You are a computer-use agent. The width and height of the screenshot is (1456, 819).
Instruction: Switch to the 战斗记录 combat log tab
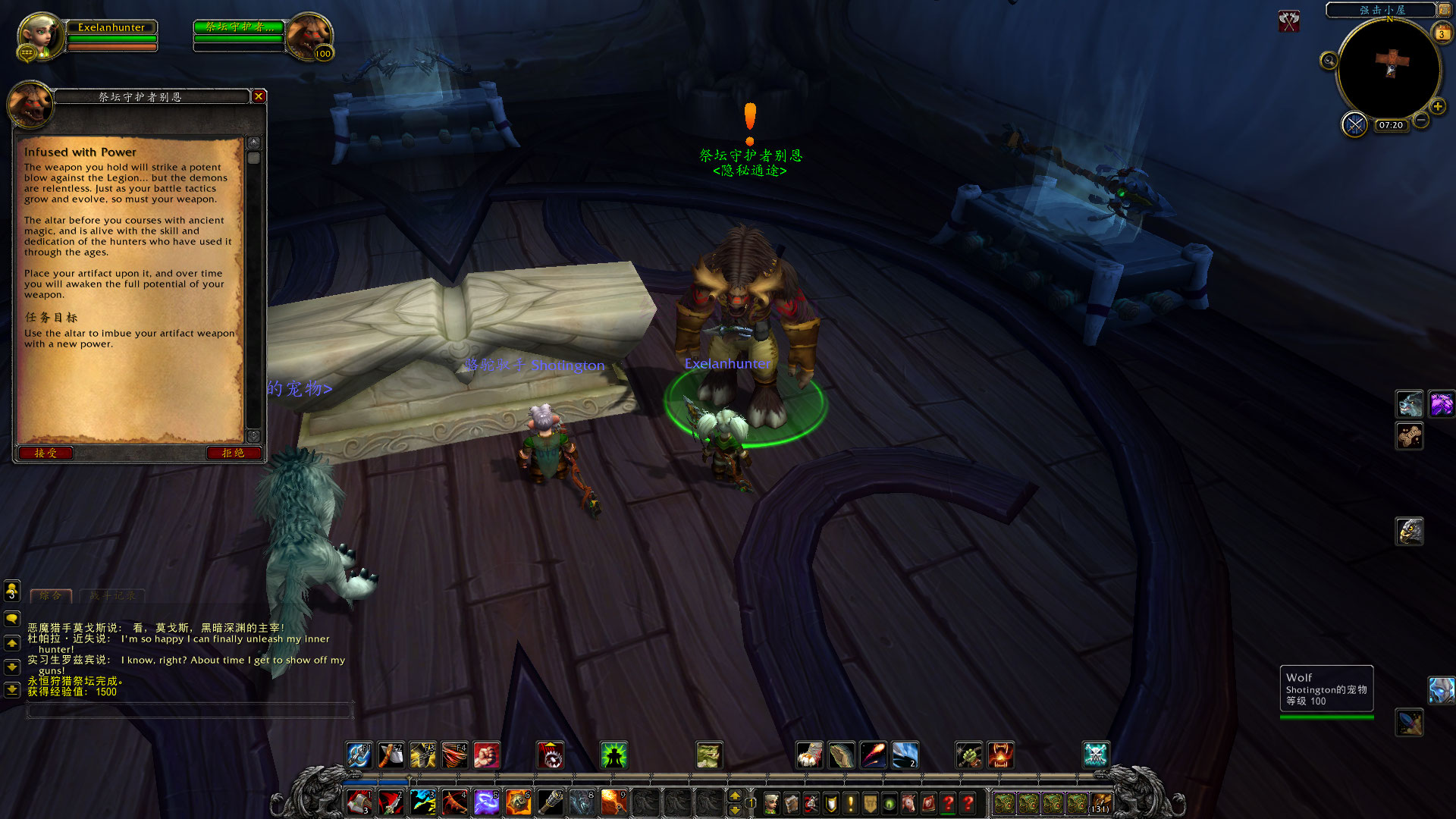tap(112, 596)
